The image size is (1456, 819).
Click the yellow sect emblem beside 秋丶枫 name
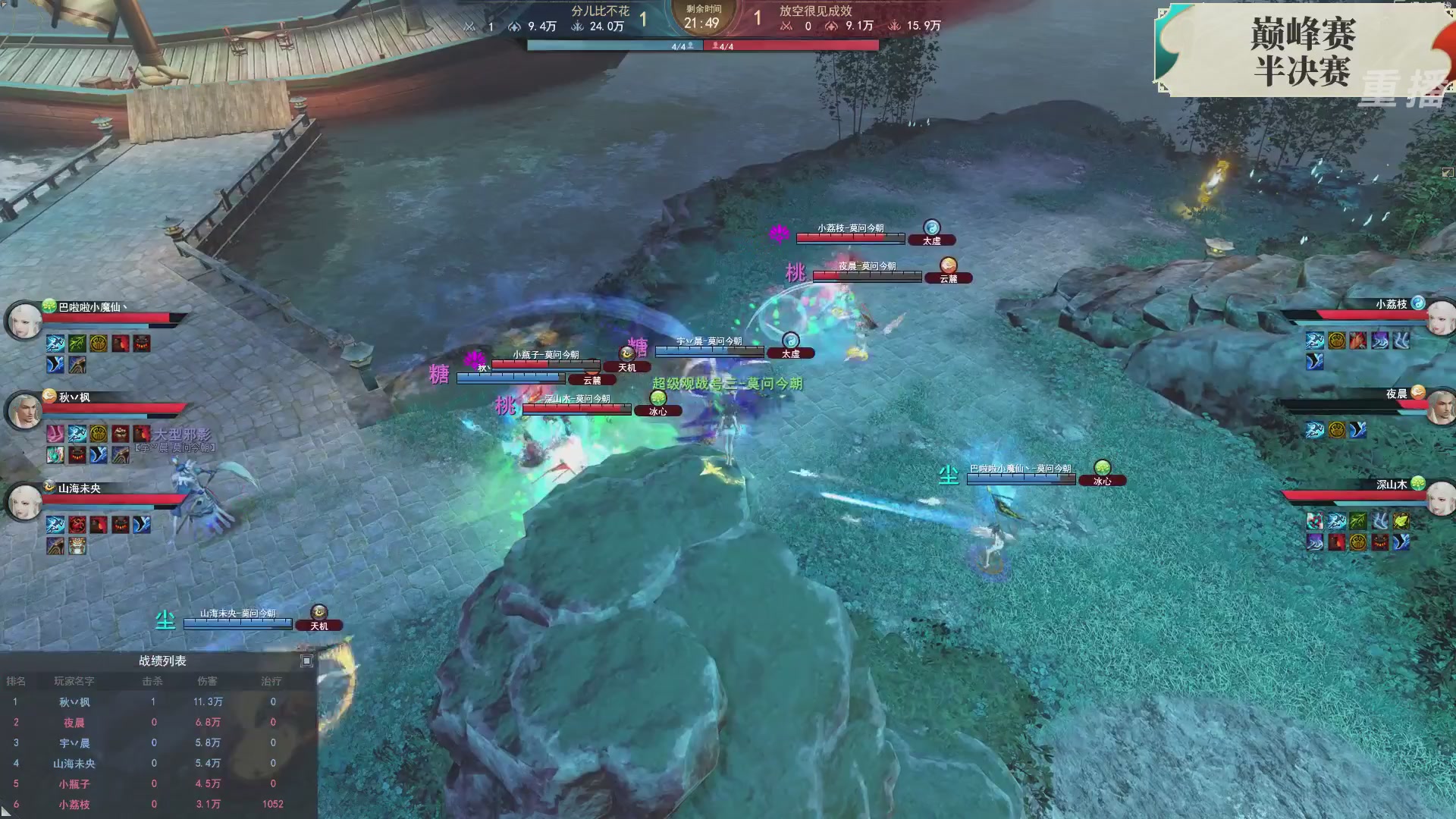[49, 395]
